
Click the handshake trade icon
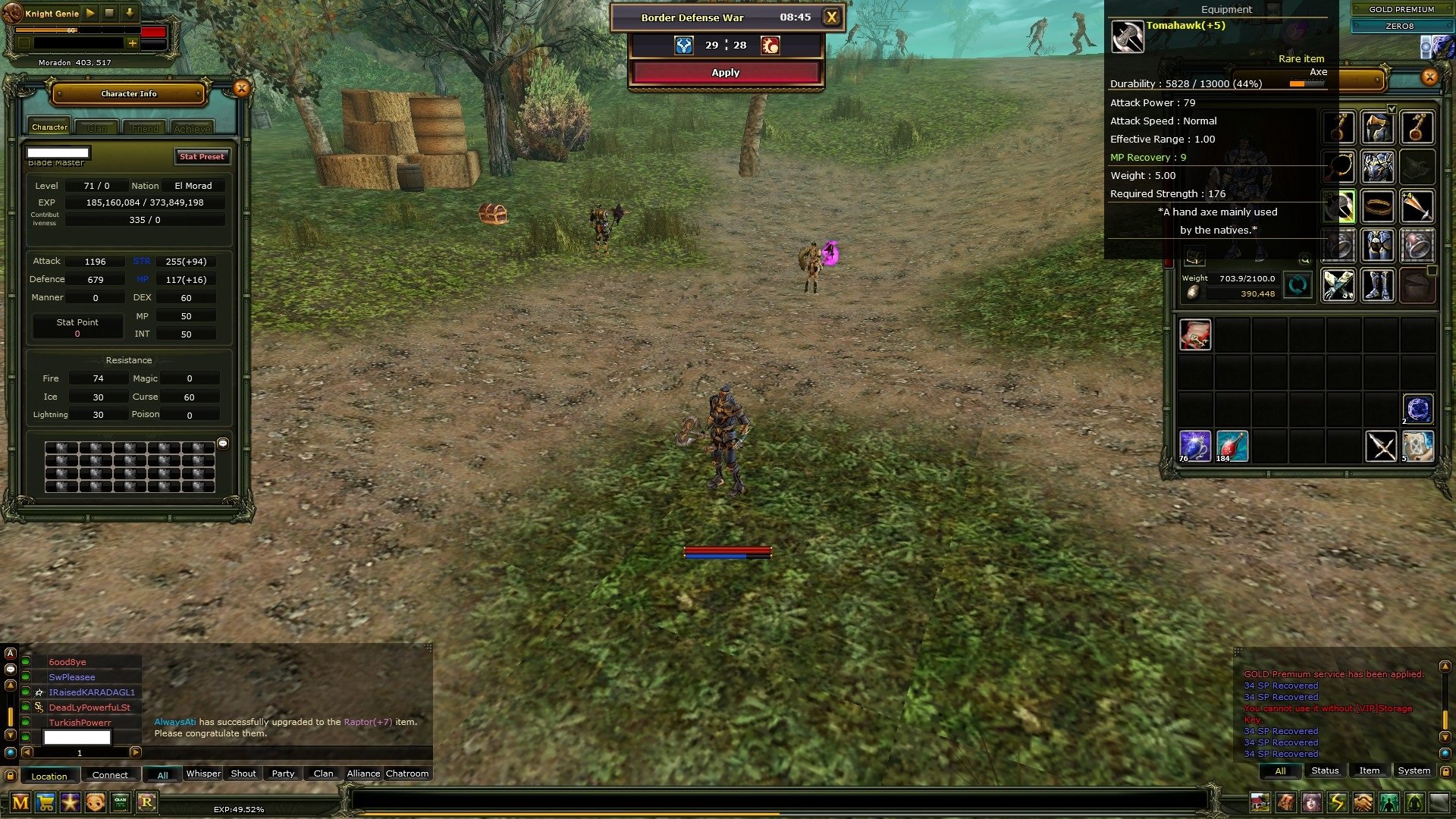(x=1363, y=802)
